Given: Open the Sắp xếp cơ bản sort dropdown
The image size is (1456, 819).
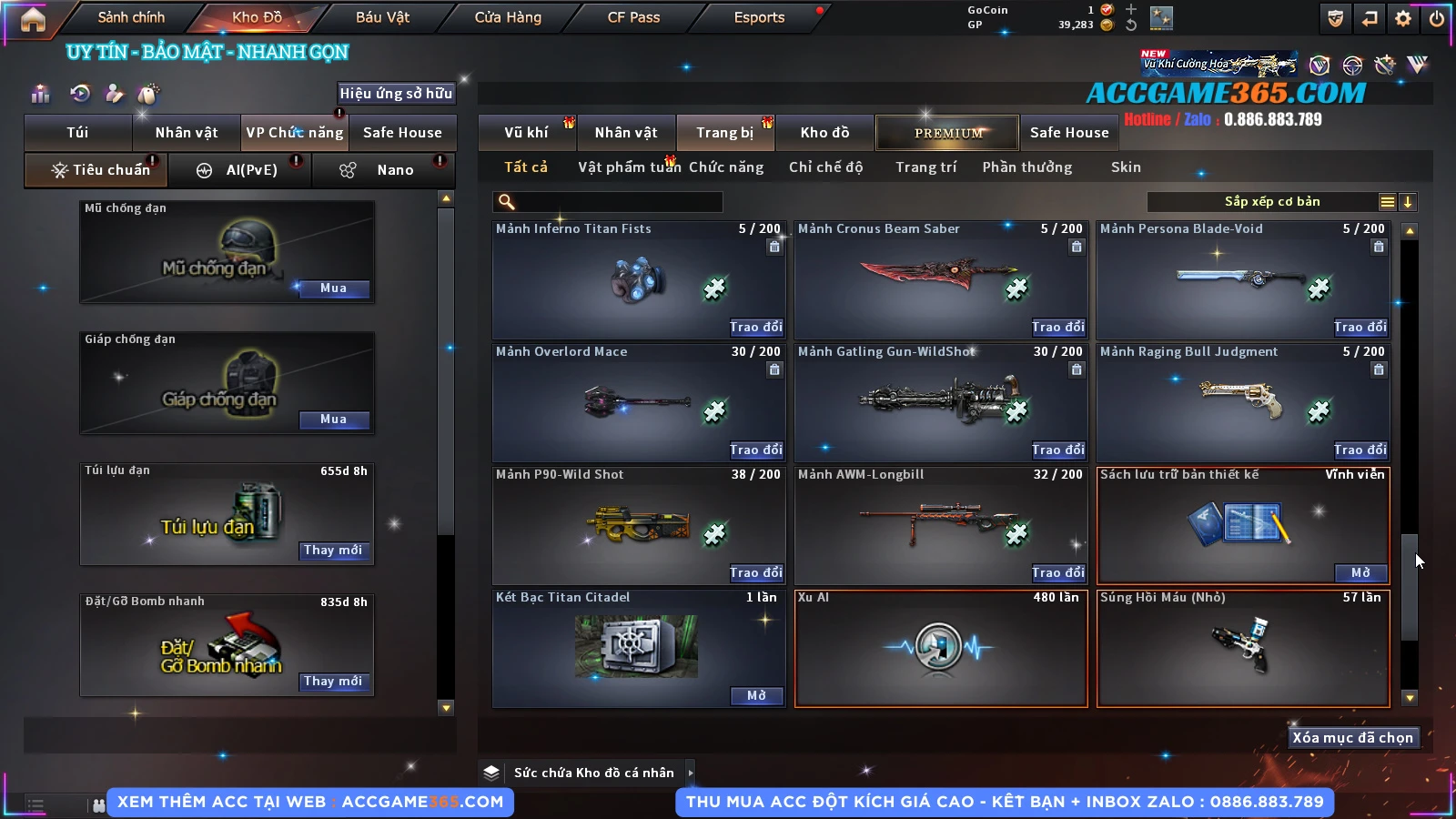Looking at the screenshot, I should coord(1271,202).
